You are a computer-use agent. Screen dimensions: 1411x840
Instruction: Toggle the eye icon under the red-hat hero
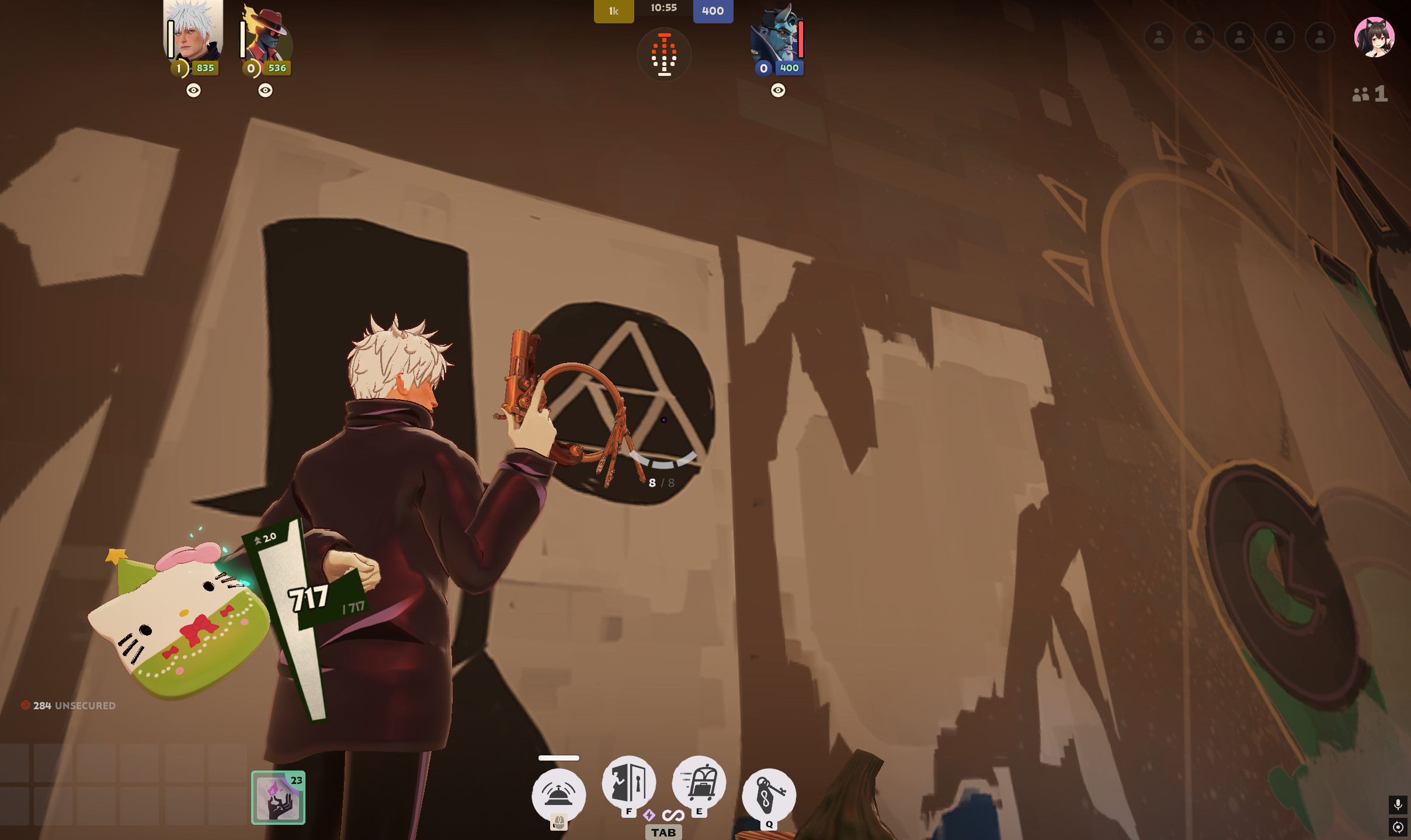click(265, 90)
